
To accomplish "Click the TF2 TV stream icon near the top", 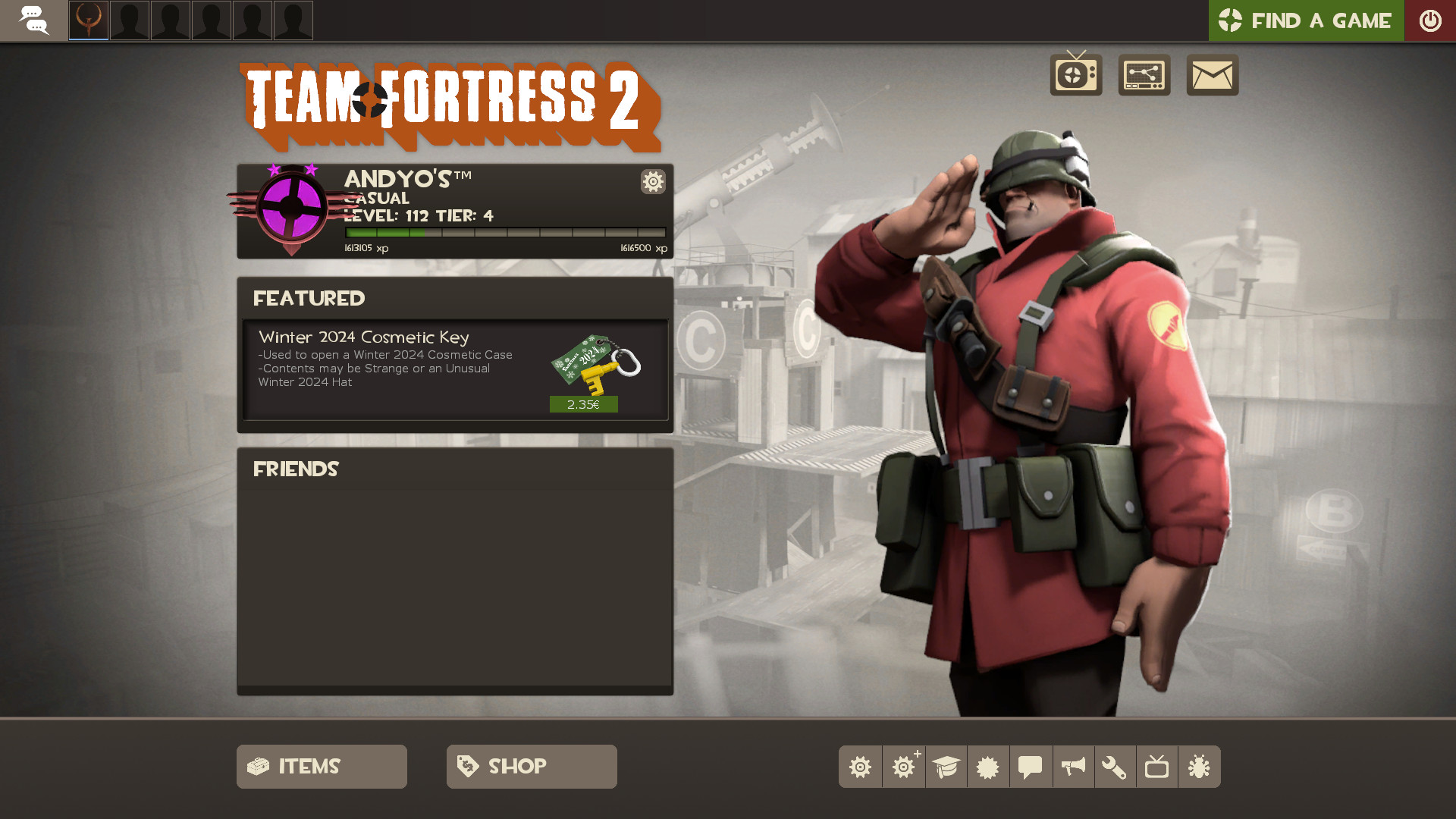I will 1075,75.
